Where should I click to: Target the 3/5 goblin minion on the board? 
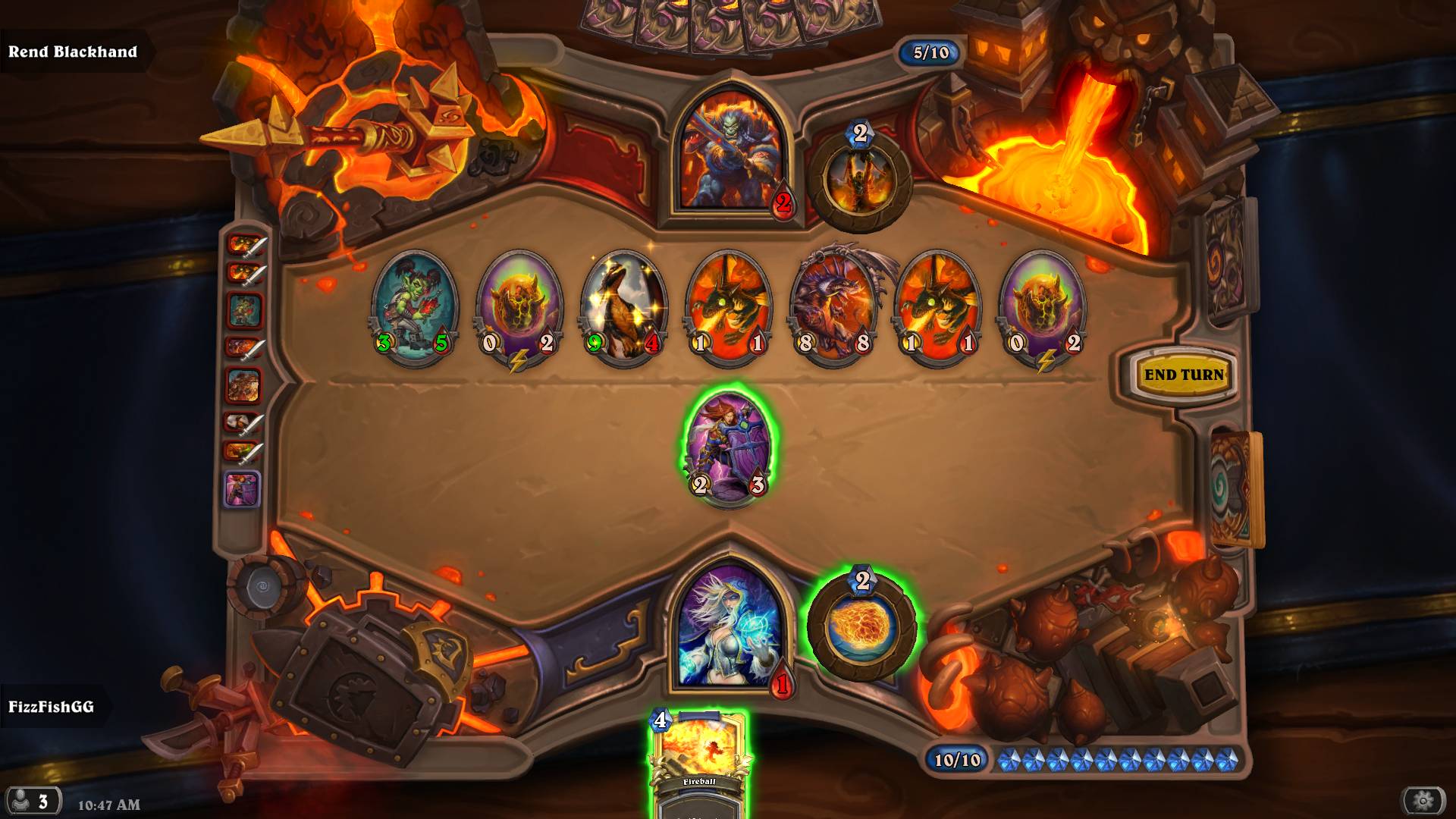[x=413, y=307]
